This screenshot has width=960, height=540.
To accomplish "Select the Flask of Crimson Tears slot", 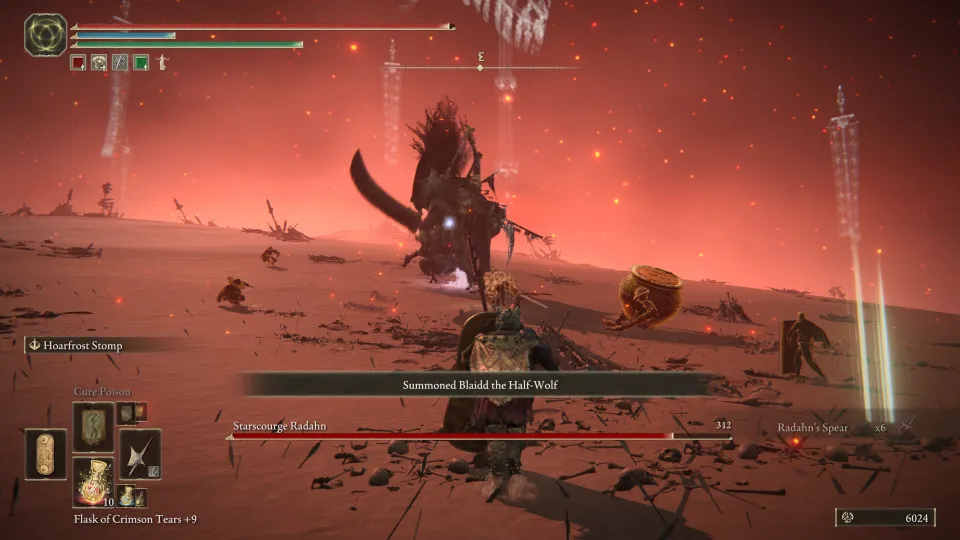I will click(x=93, y=478).
